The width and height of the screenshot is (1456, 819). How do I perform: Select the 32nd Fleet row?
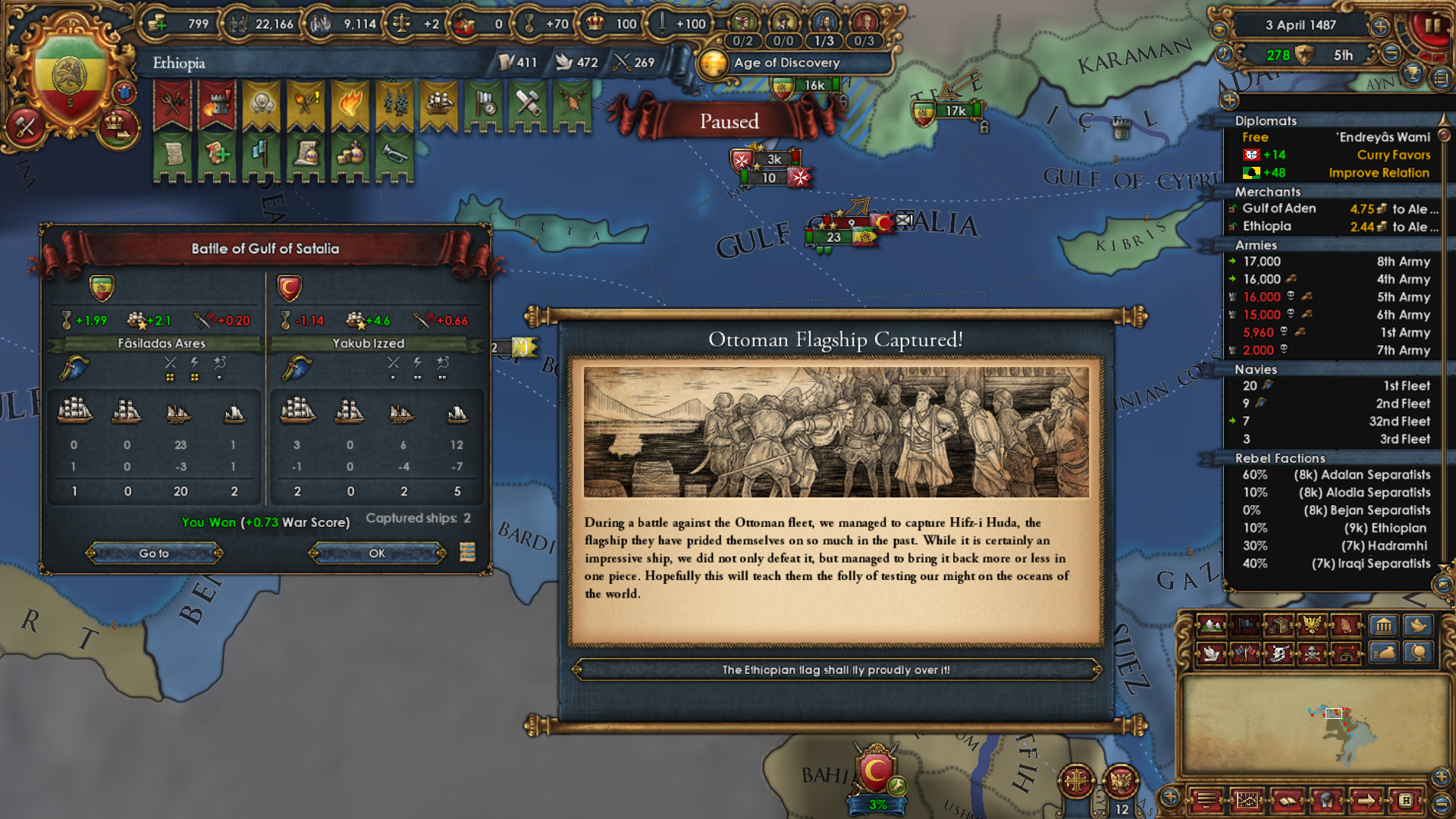(1335, 422)
